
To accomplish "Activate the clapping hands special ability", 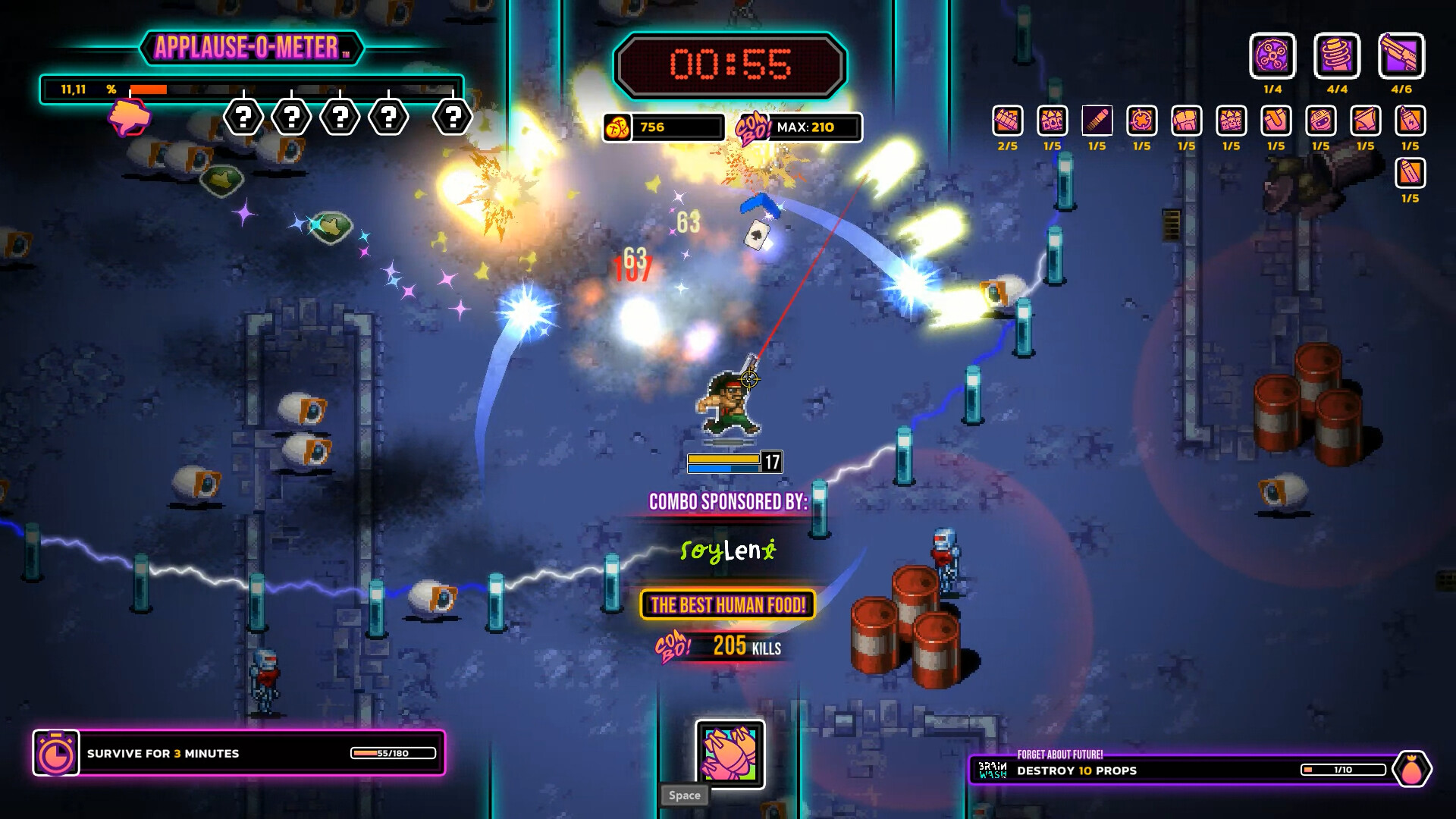I will coord(730,754).
